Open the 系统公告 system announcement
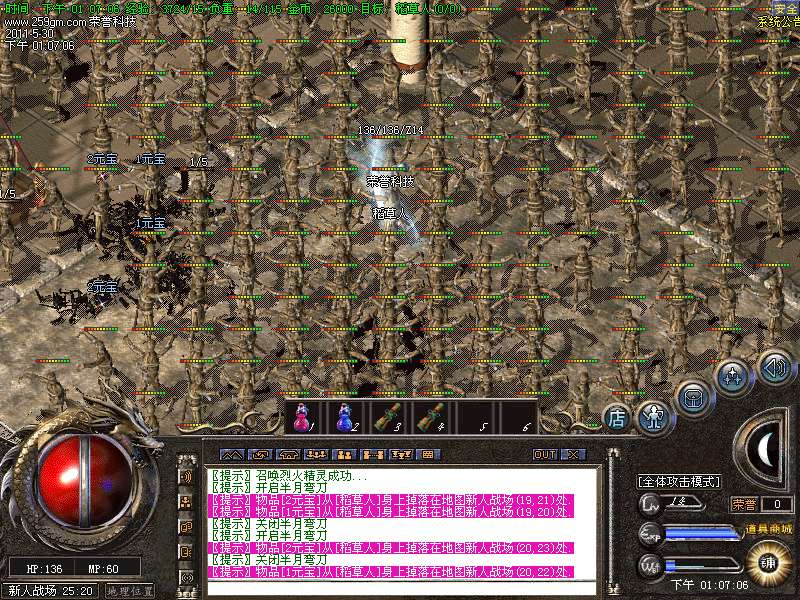The height and width of the screenshot is (600, 800). (779, 21)
